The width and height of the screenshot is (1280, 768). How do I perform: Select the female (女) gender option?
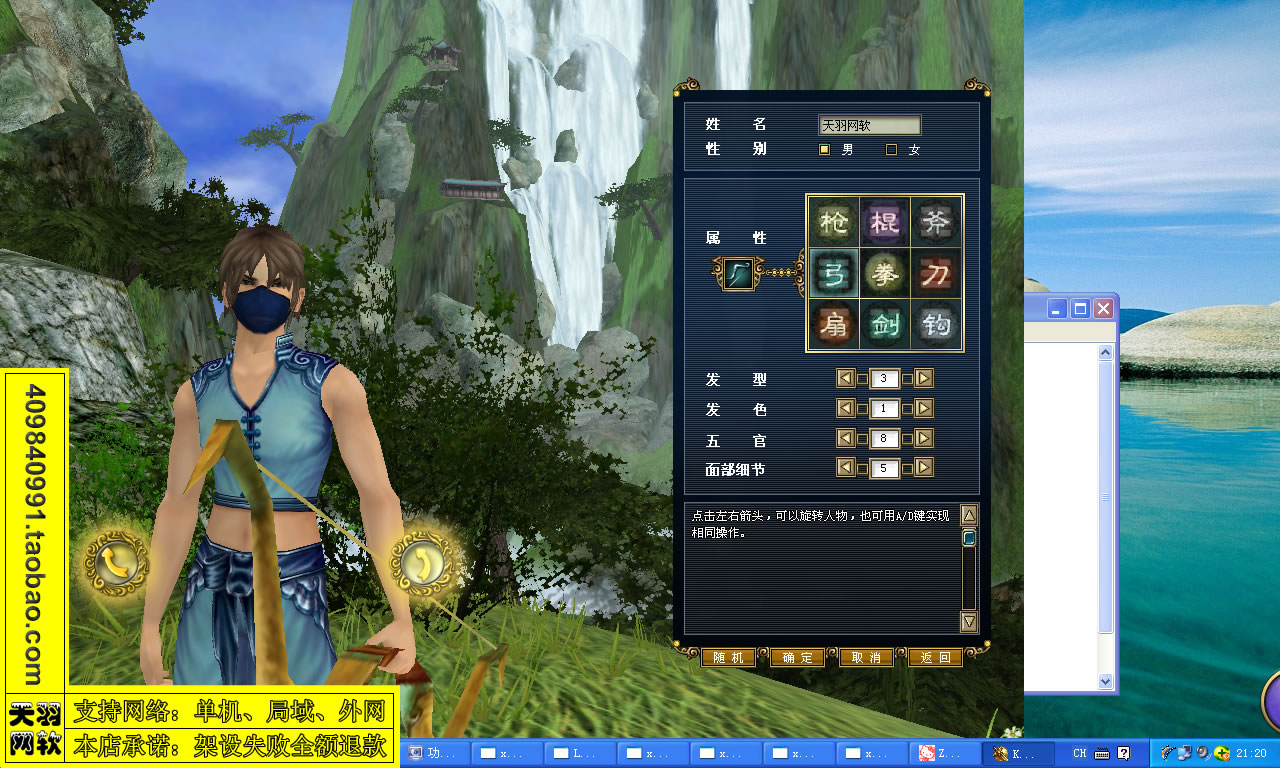(x=890, y=149)
